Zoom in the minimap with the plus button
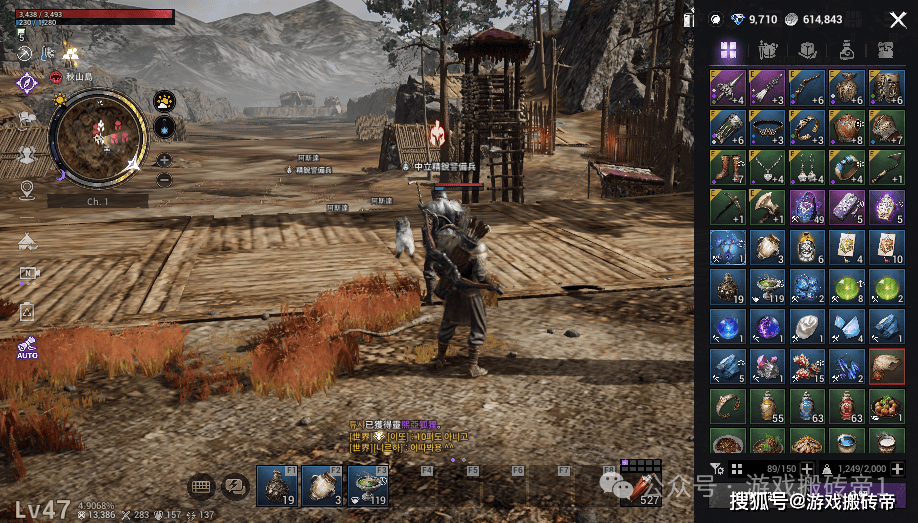The height and width of the screenshot is (523, 918). [164, 160]
